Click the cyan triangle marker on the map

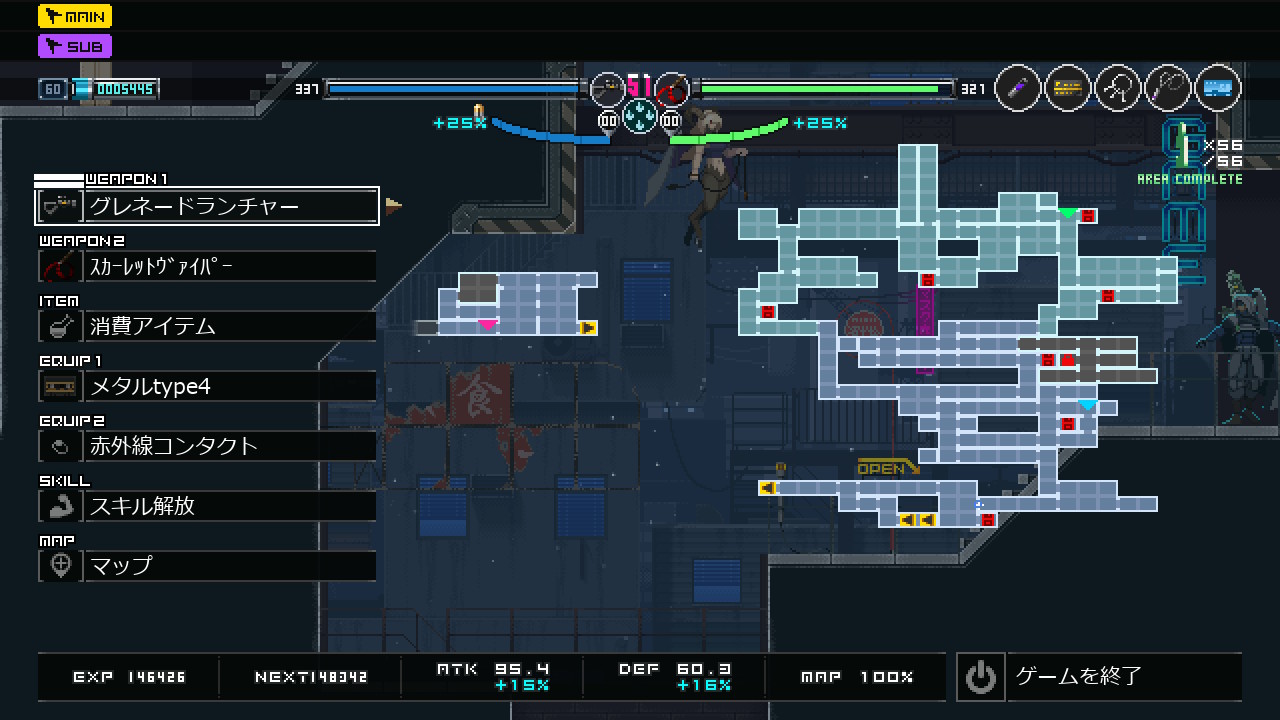[x=1087, y=405]
